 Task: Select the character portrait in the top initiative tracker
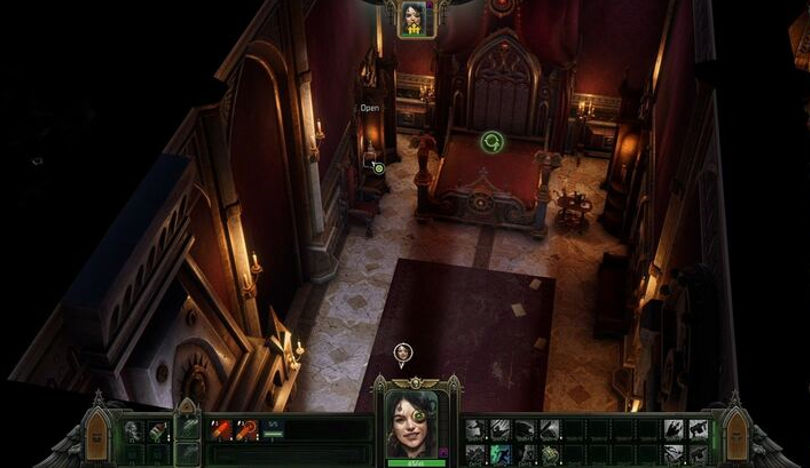coord(414,18)
